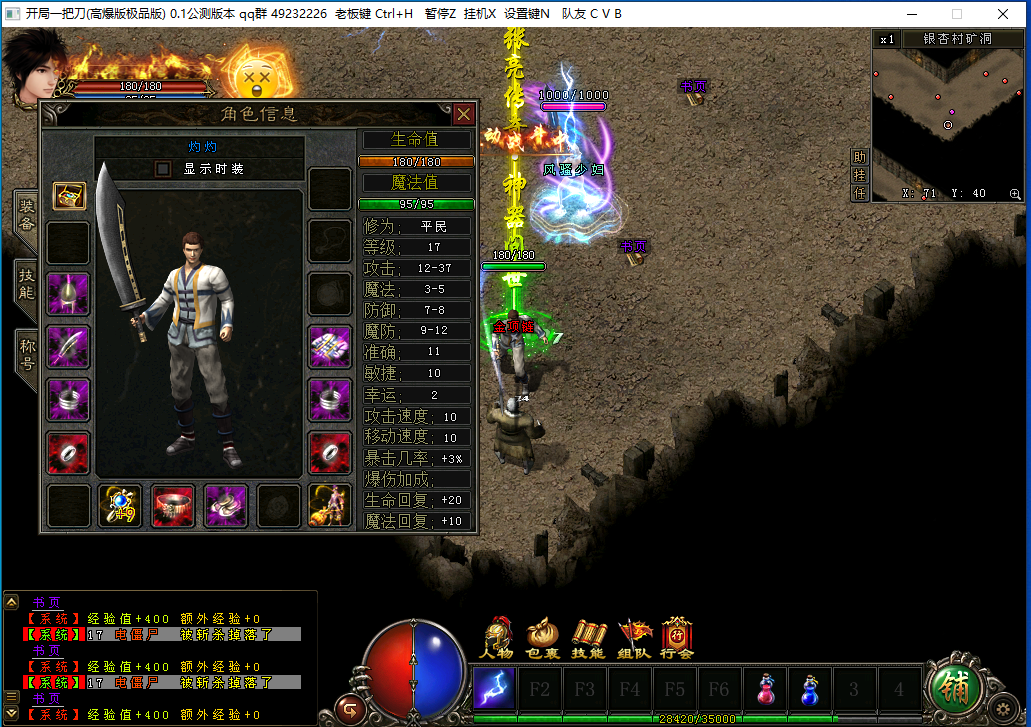Click the treasure chest icon in character panel

[x=69, y=196]
